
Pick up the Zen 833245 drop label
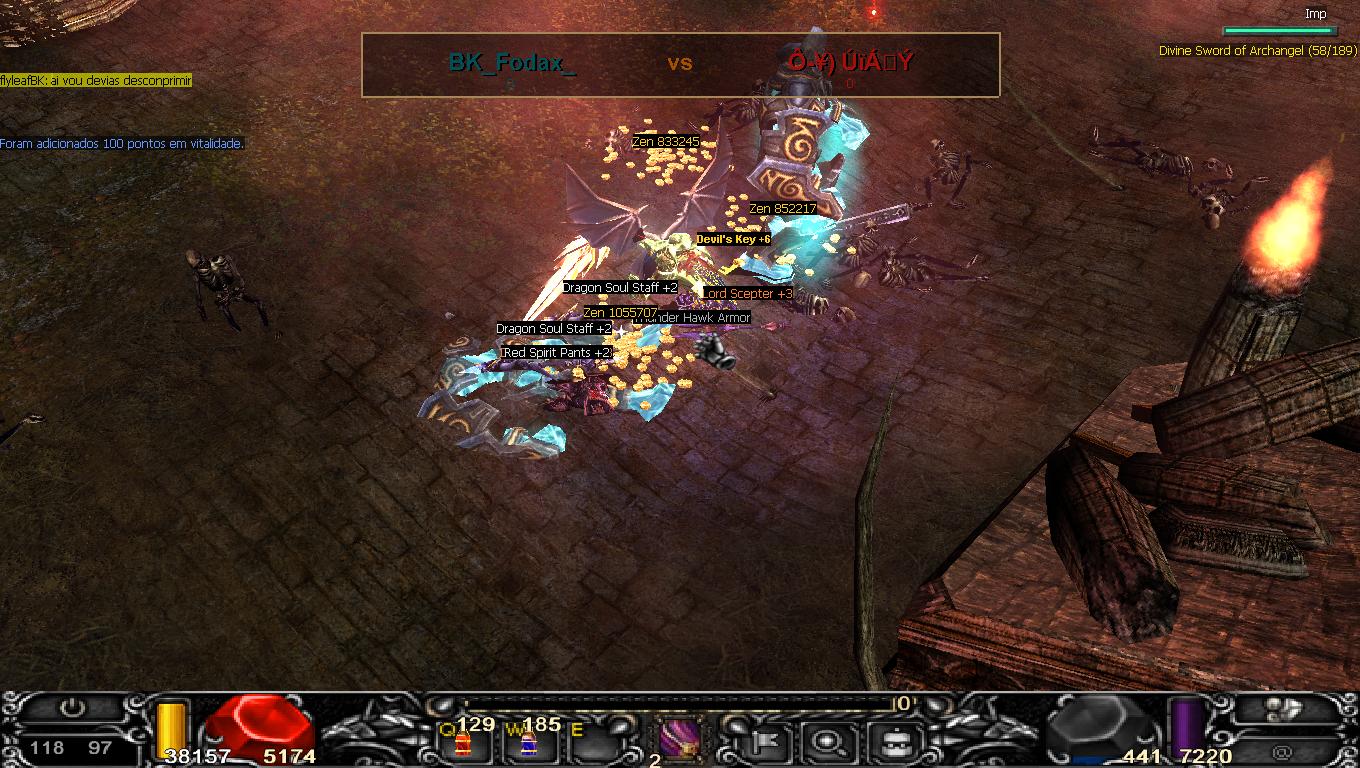point(666,142)
